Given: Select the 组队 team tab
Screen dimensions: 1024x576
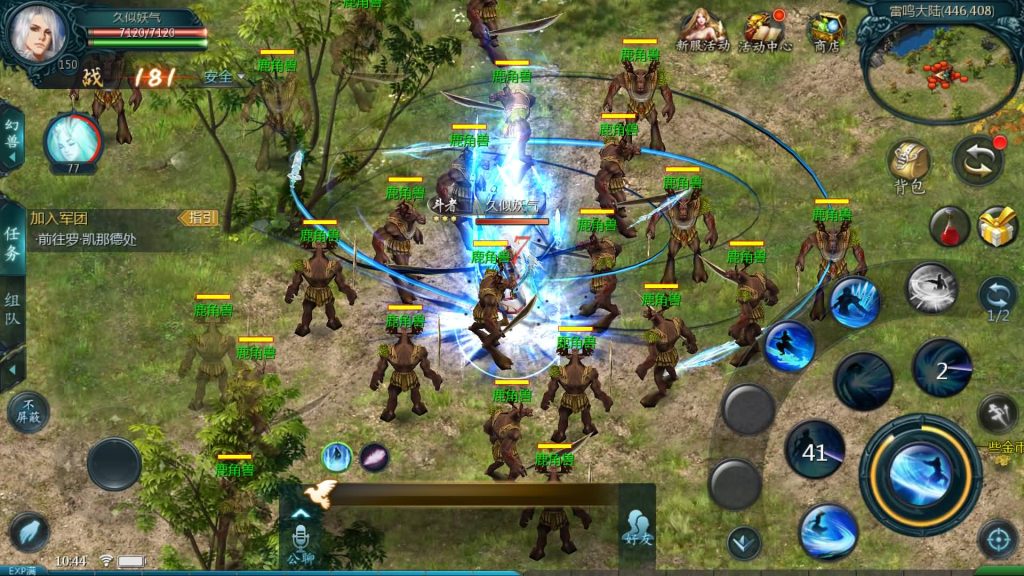Looking at the screenshot, I should pyautogui.click(x=12, y=310).
